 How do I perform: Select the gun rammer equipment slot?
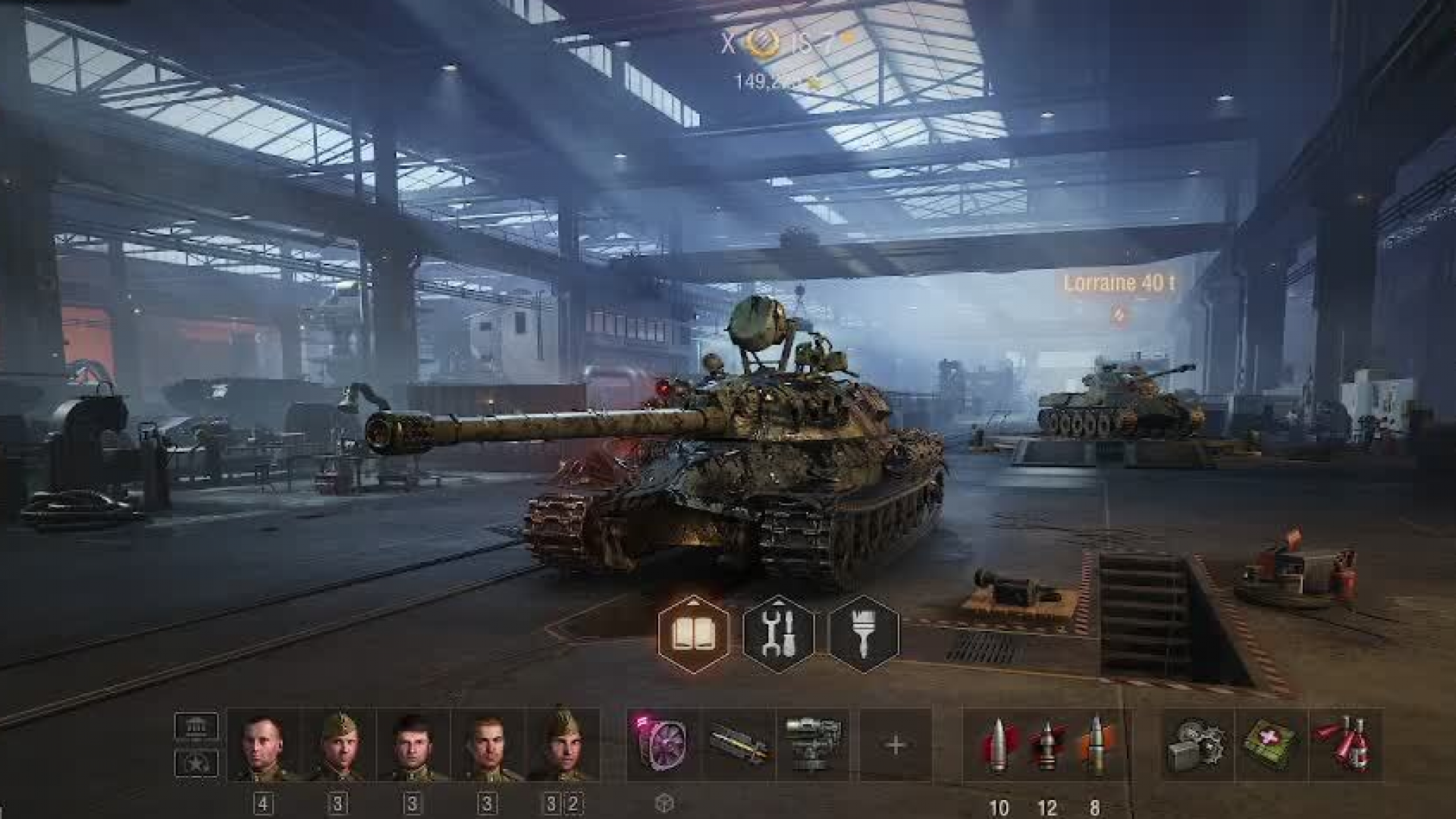739,745
